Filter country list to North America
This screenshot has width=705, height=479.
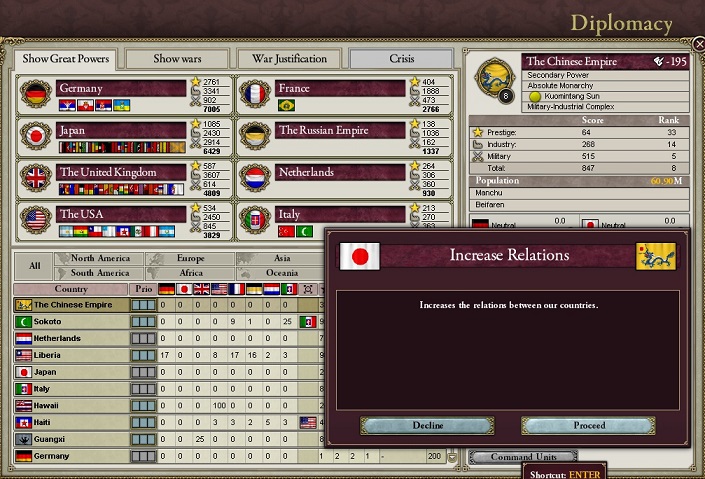click(100, 259)
